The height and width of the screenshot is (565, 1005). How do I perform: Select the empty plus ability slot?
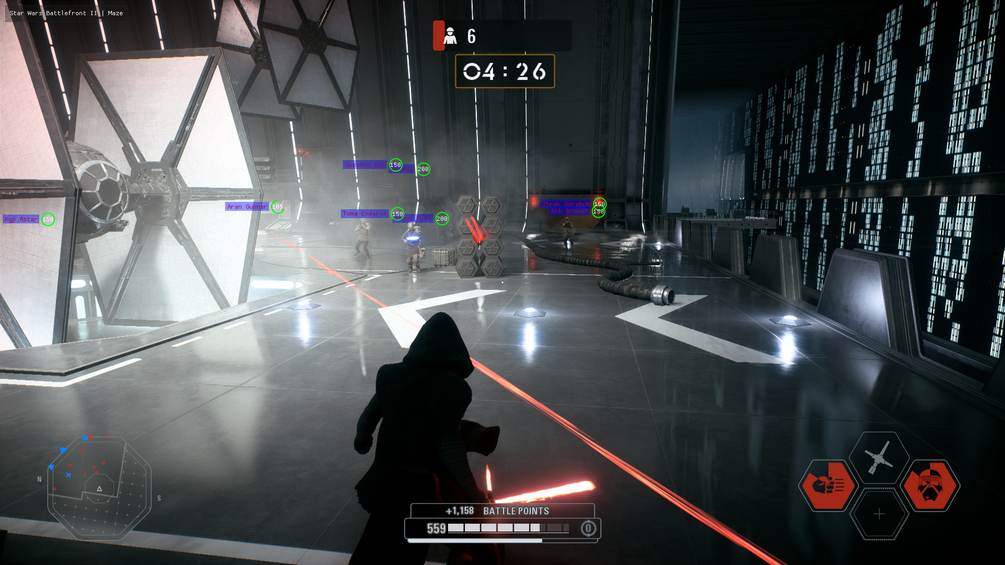[879, 514]
